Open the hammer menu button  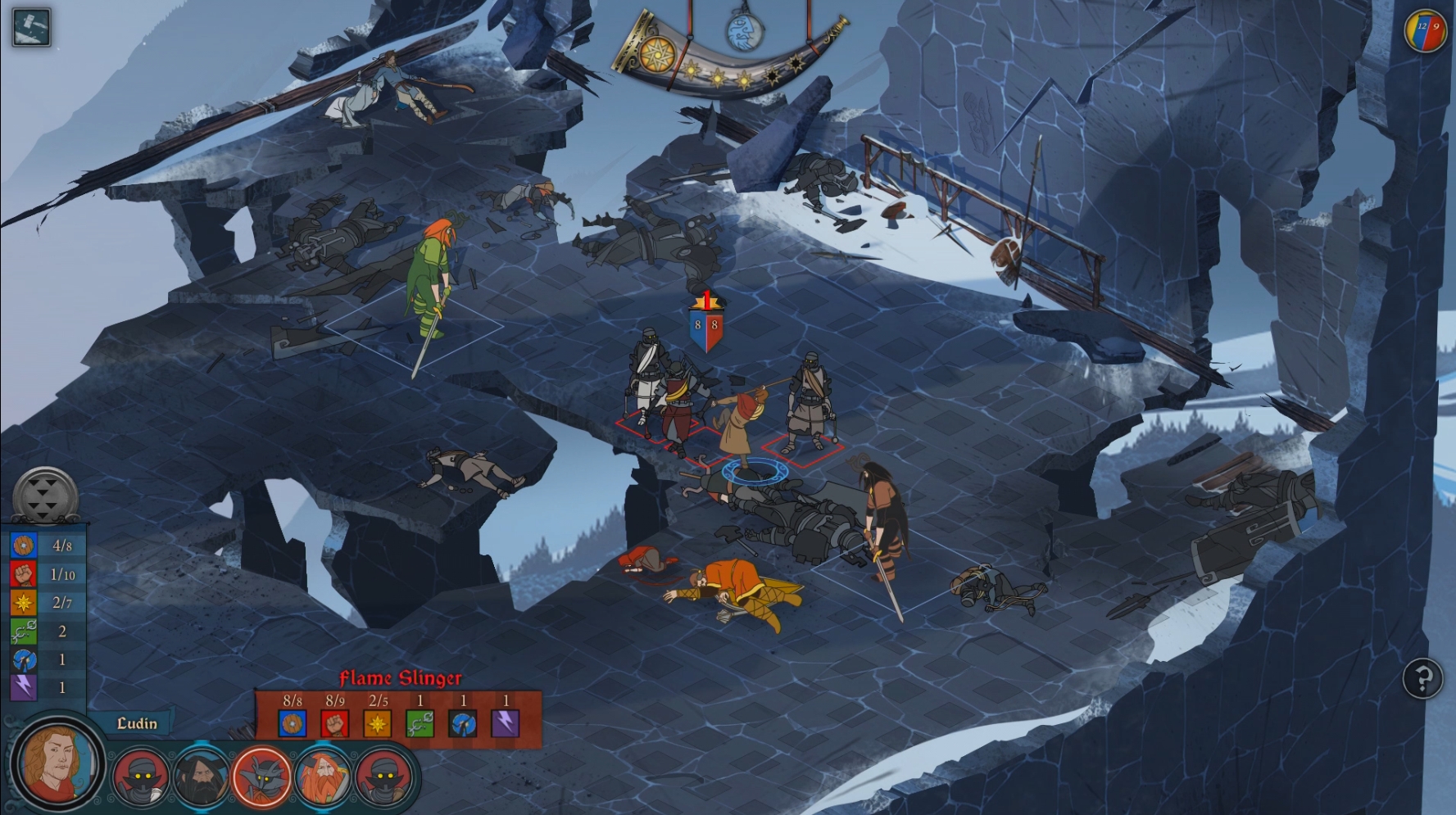point(32,26)
